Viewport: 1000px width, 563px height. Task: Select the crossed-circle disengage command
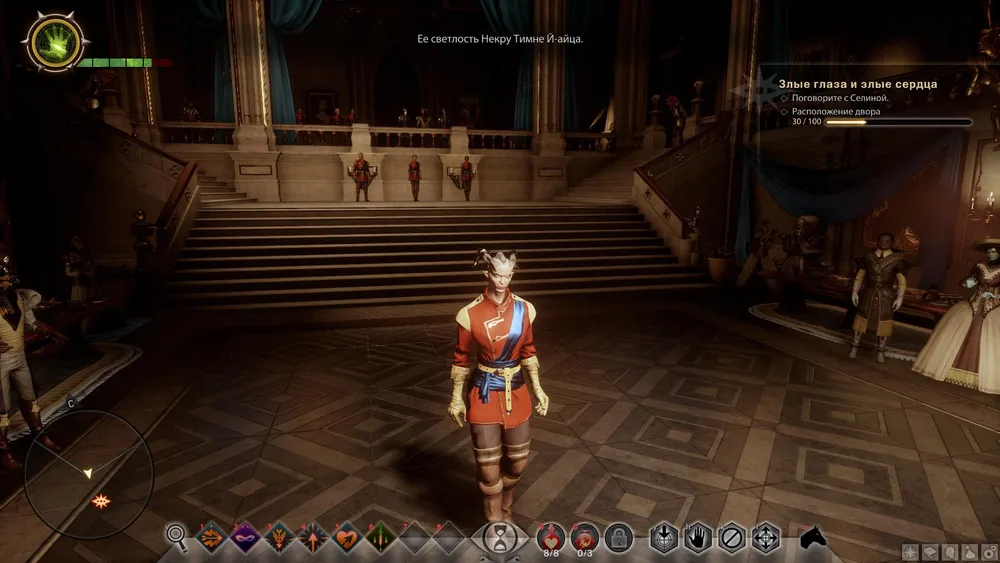click(x=732, y=537)
